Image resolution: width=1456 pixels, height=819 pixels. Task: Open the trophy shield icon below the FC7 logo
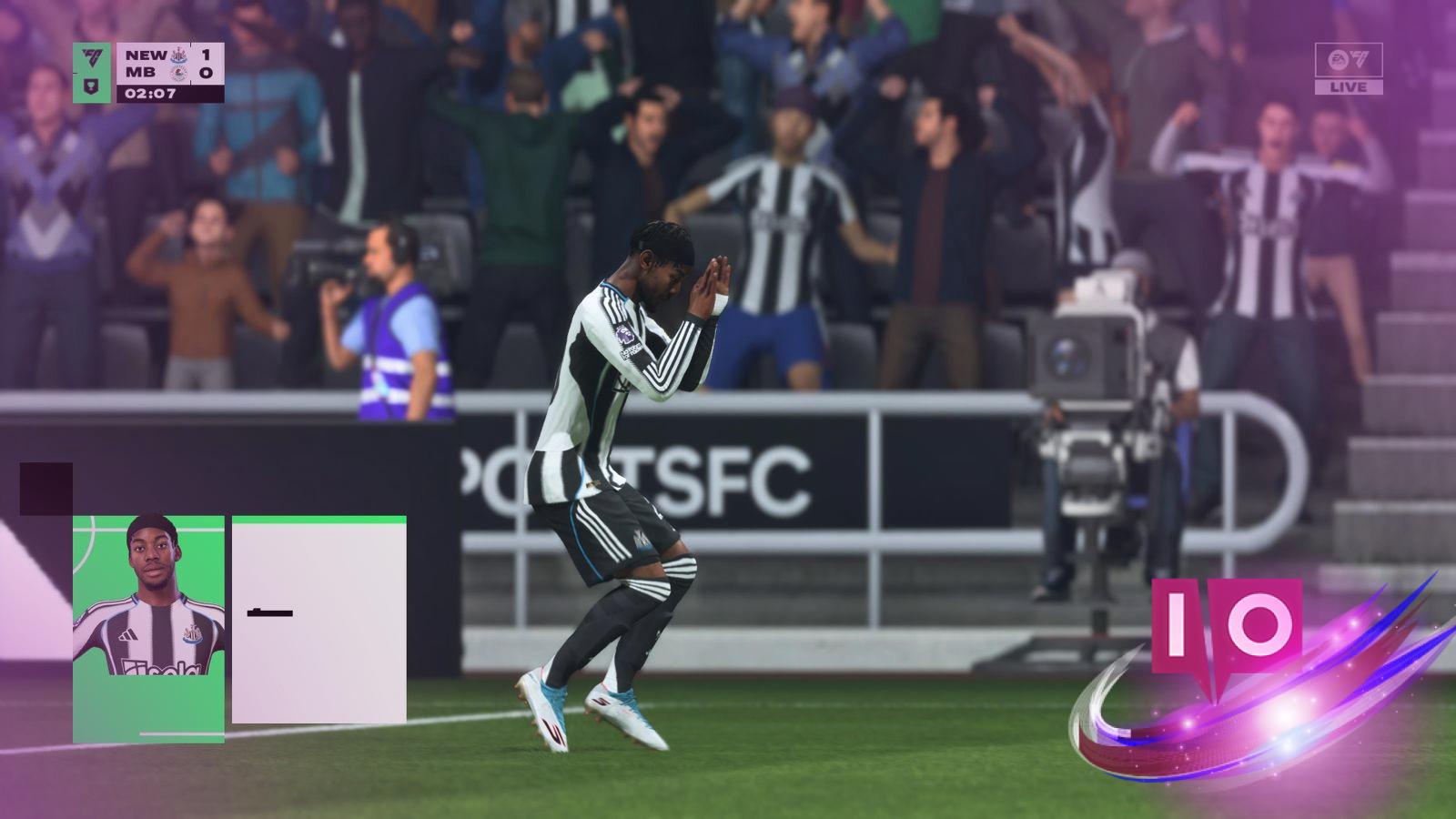(91, 87)
